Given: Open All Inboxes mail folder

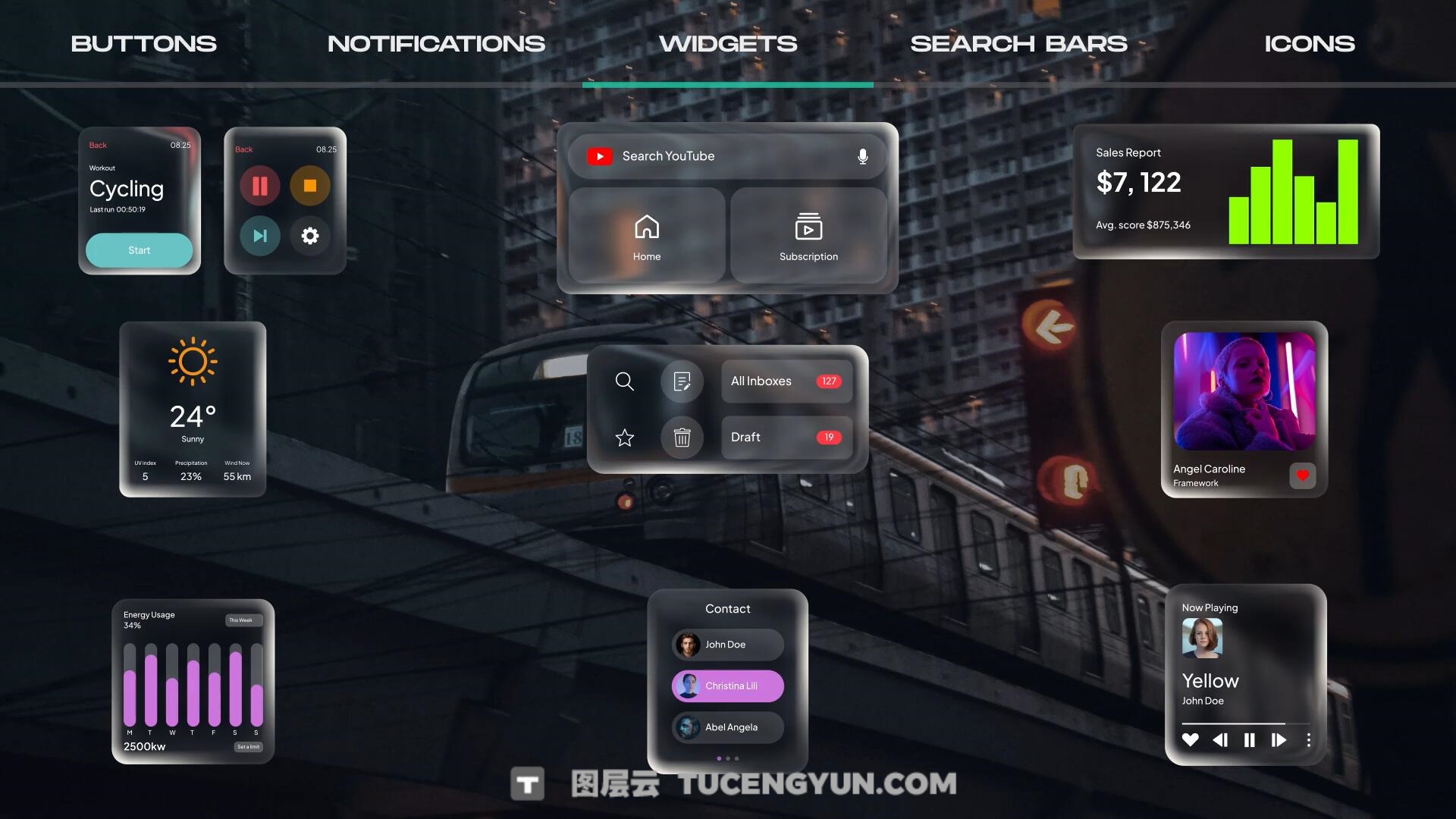Looking at the screenshot, I should pos(786,381).
